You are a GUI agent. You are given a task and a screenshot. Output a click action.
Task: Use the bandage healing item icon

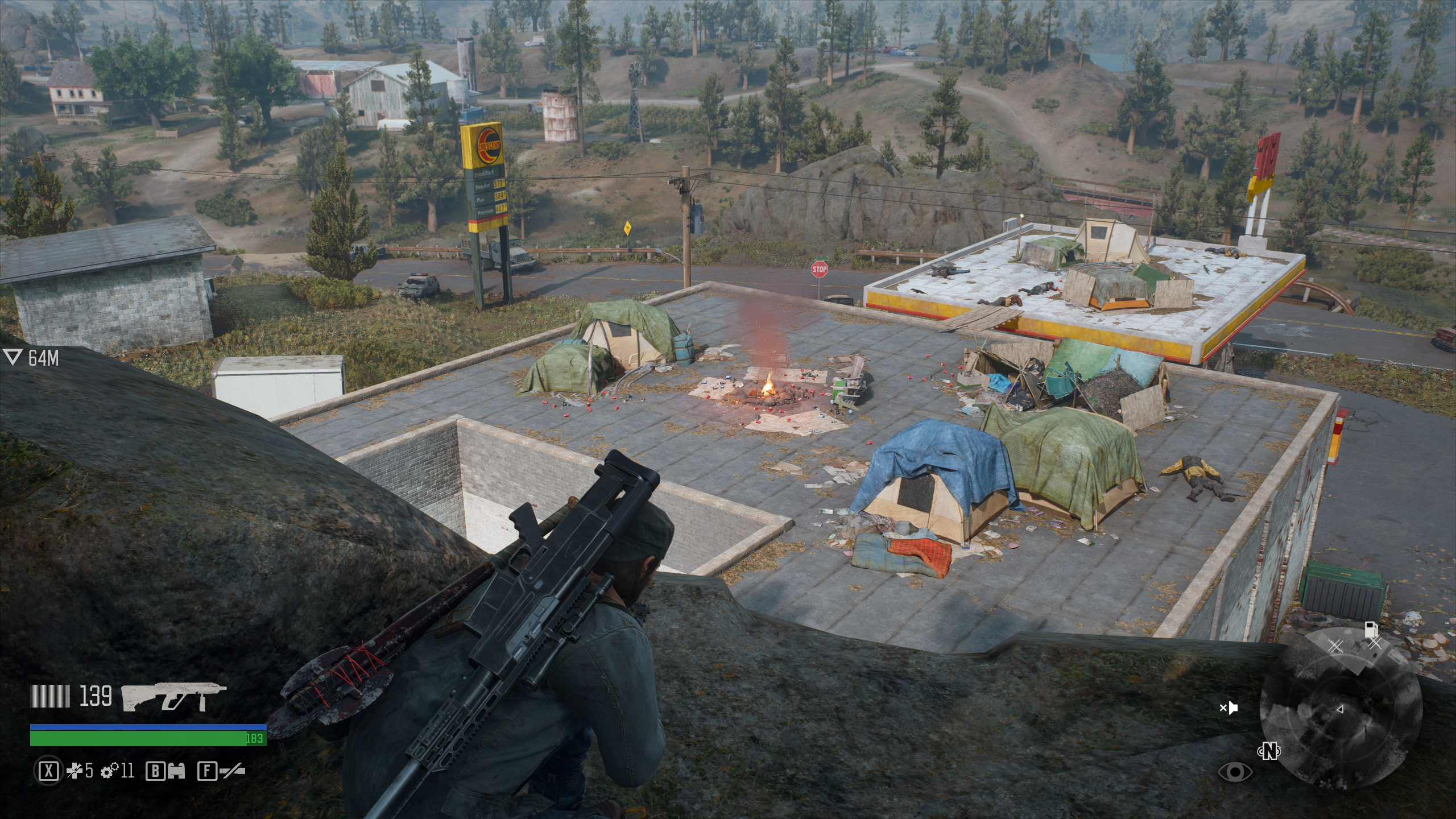75,771
